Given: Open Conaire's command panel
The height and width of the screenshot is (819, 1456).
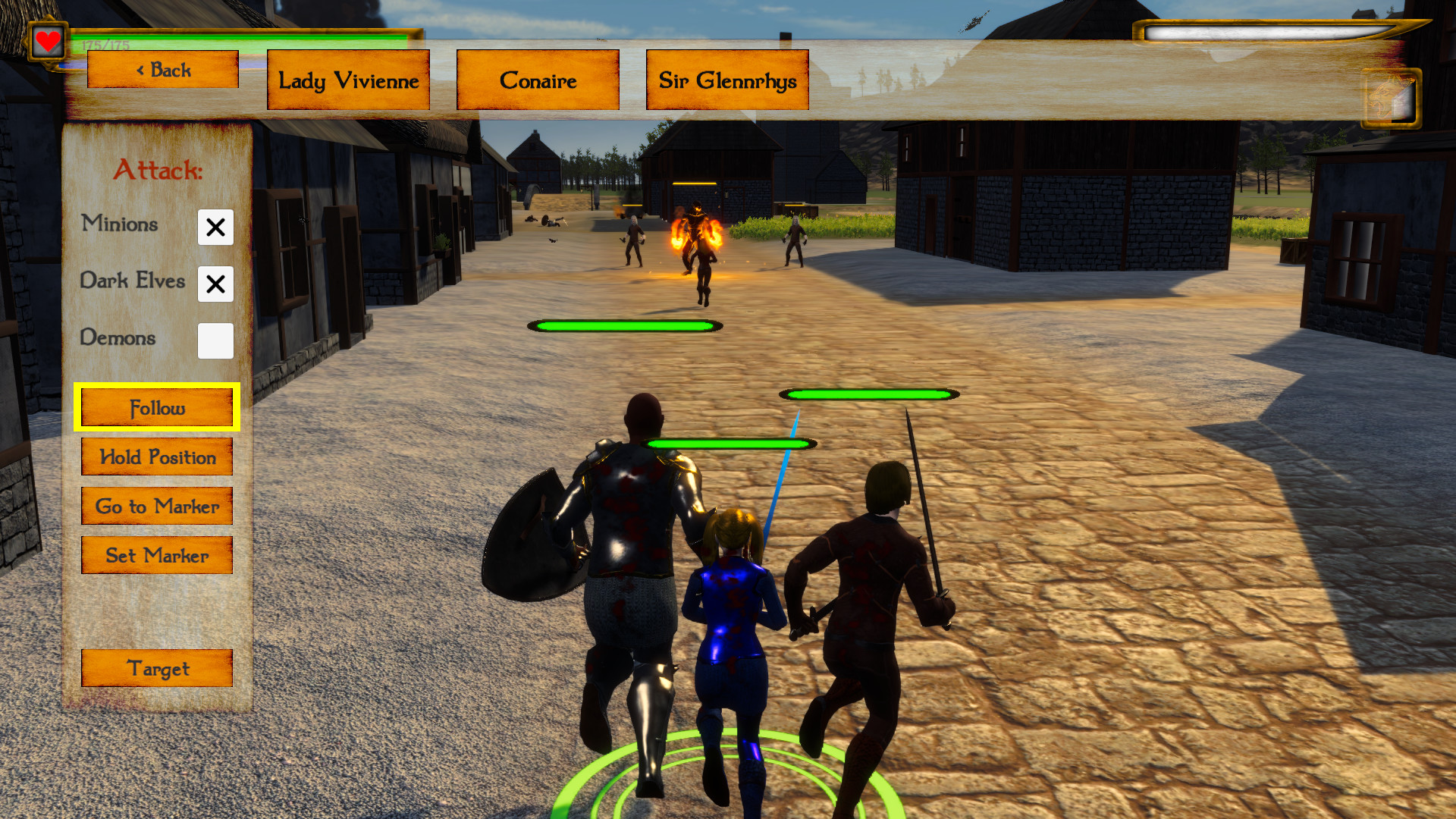Looking at the screenshot, I should click(x=538, y=79).
